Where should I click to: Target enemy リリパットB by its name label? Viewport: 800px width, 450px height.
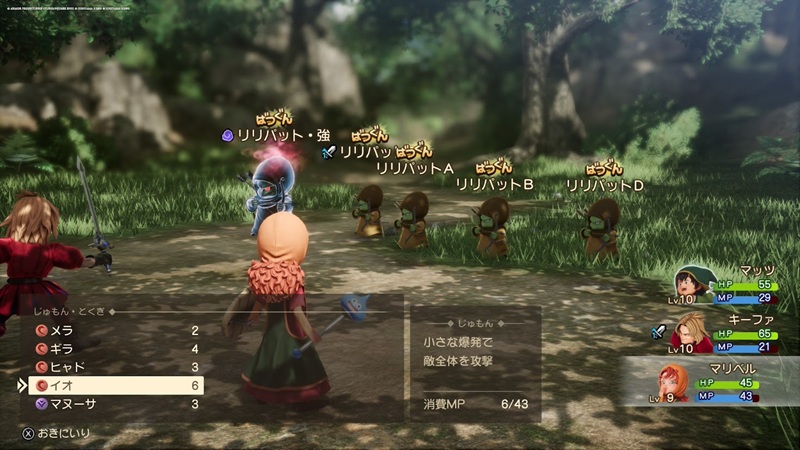(494, 184)
